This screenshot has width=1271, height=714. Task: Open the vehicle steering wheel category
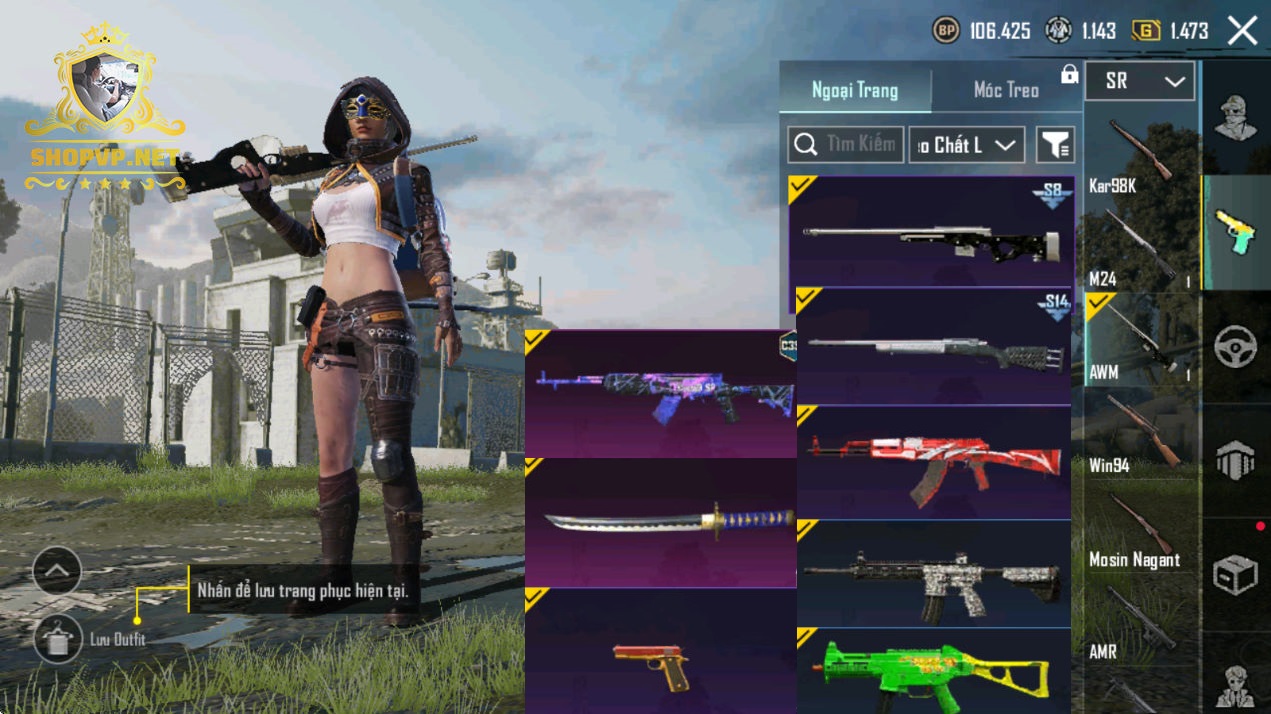point(1236,347)
